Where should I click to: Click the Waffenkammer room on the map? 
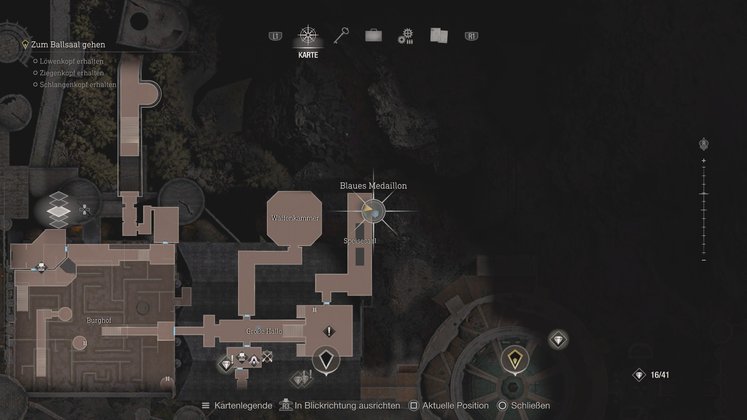294,216
